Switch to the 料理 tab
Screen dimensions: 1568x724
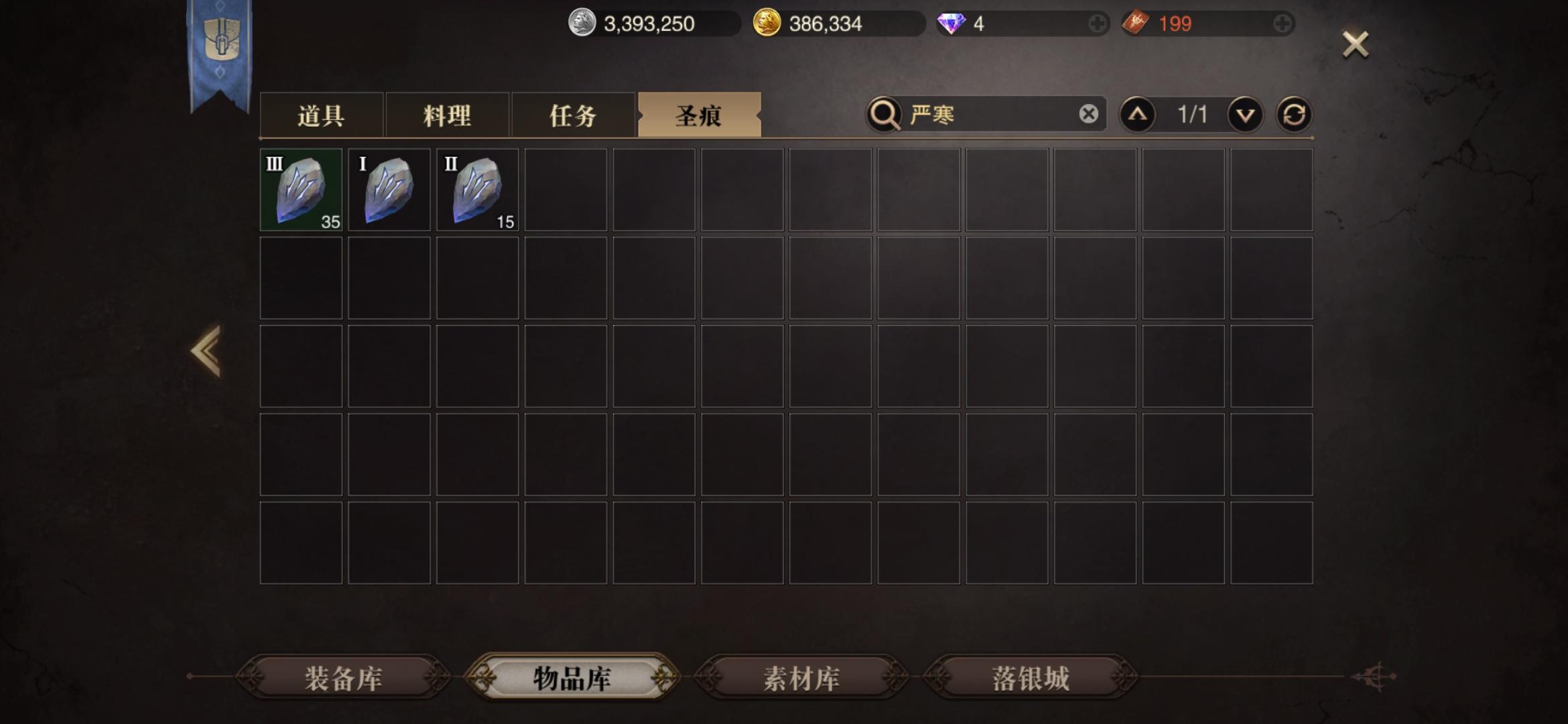tap(448, 115)
